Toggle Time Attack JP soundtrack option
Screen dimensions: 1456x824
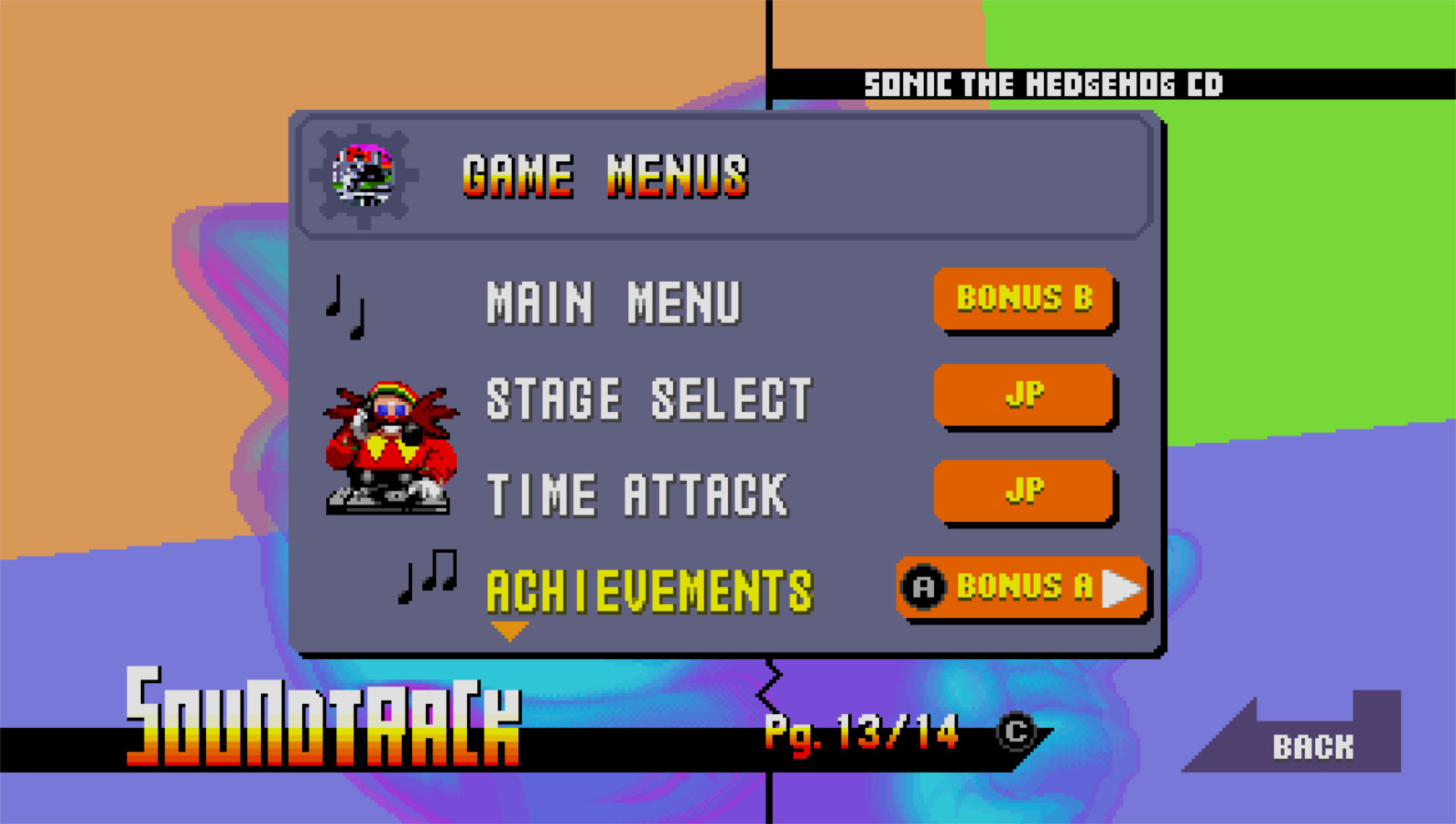pos(1025,492)
